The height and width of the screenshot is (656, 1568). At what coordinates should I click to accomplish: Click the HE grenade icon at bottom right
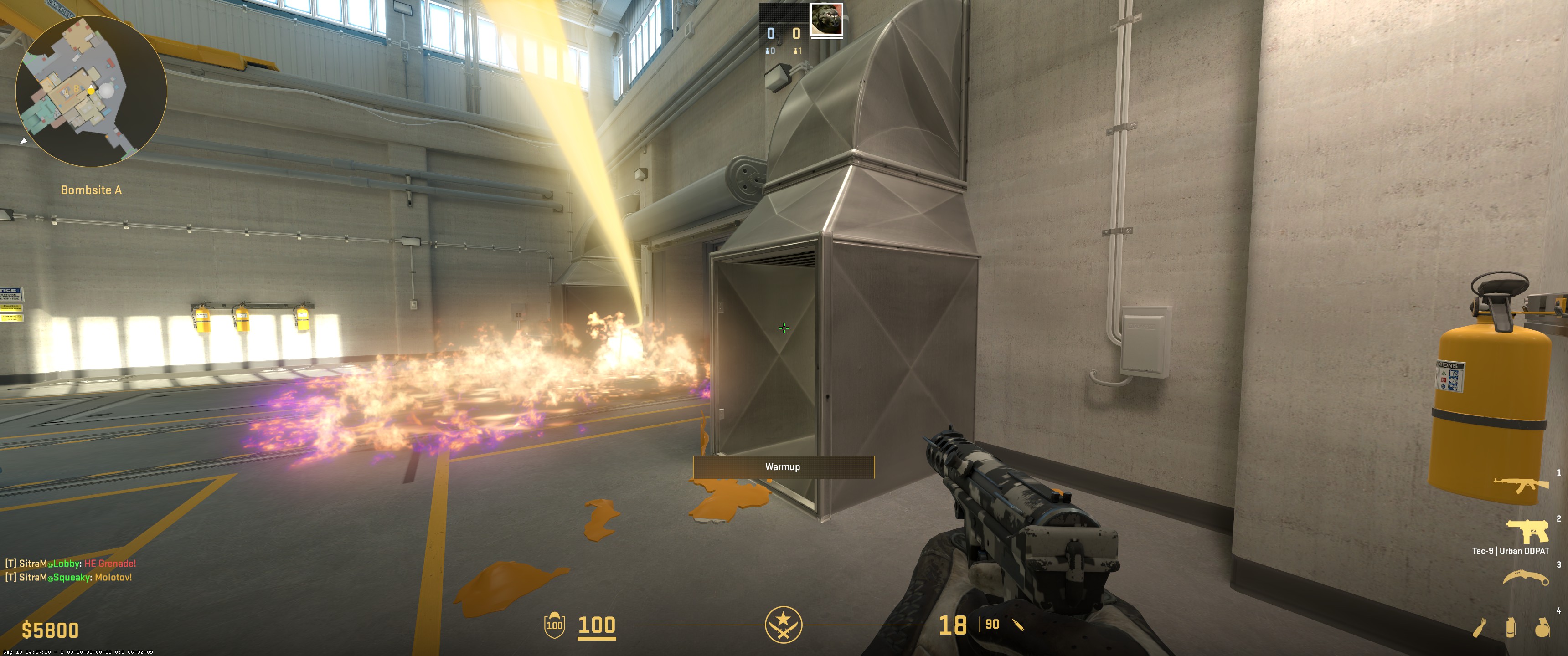click(1543, 627)
